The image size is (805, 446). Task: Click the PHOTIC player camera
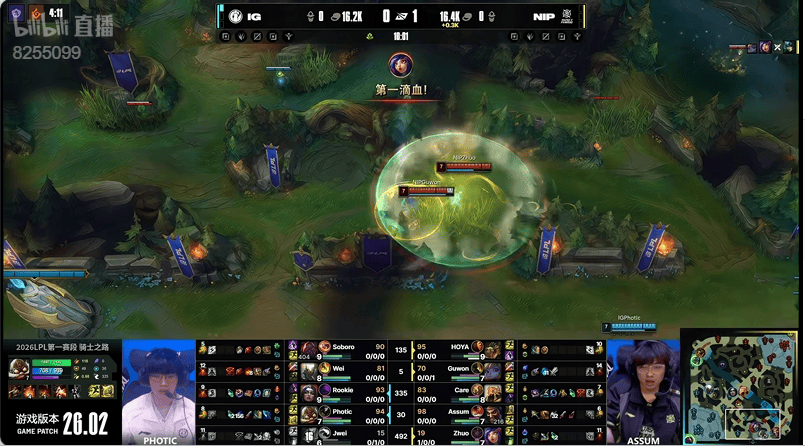pos(159,392)
